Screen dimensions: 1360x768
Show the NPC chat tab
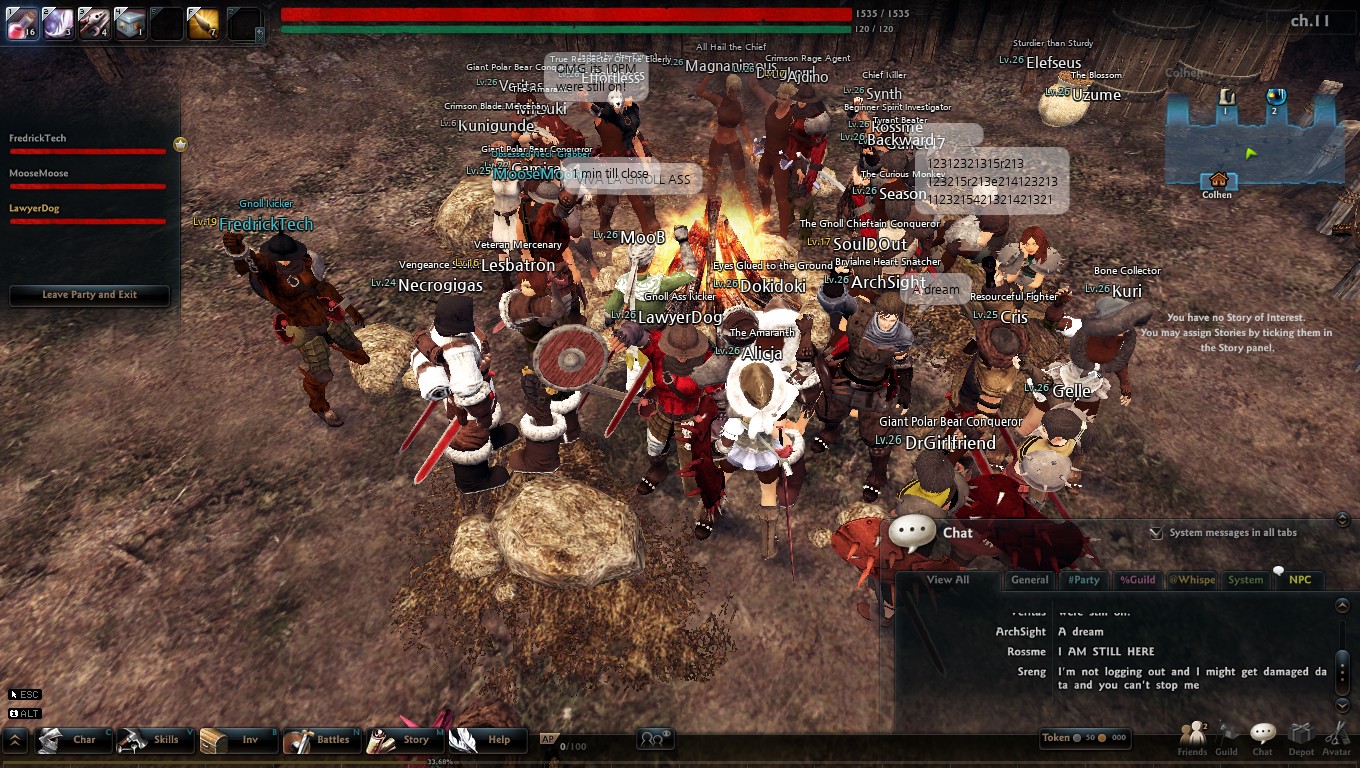coord(1300,580)
